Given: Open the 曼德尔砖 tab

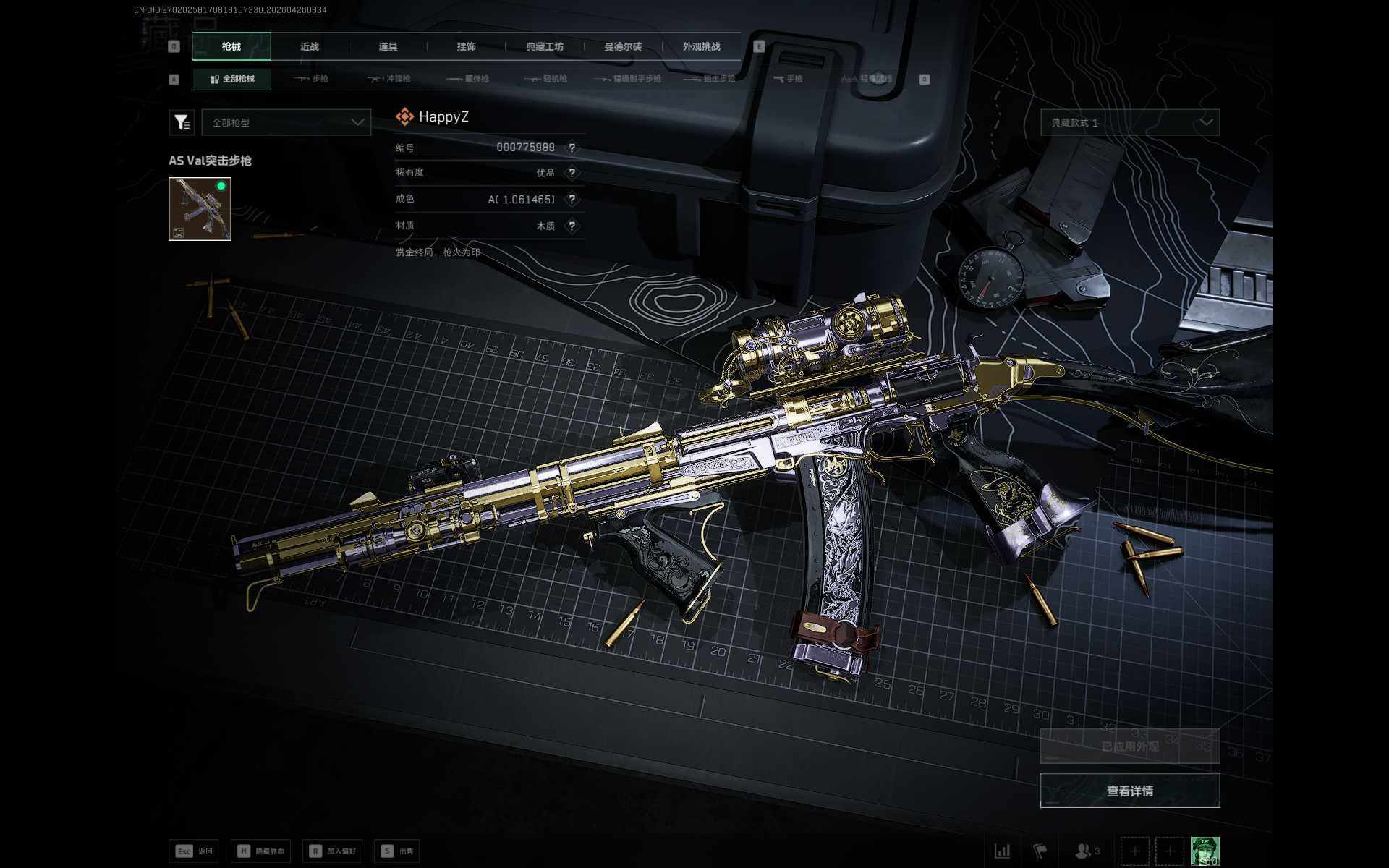Looking at the screenshot, I should tap(623, 47).
